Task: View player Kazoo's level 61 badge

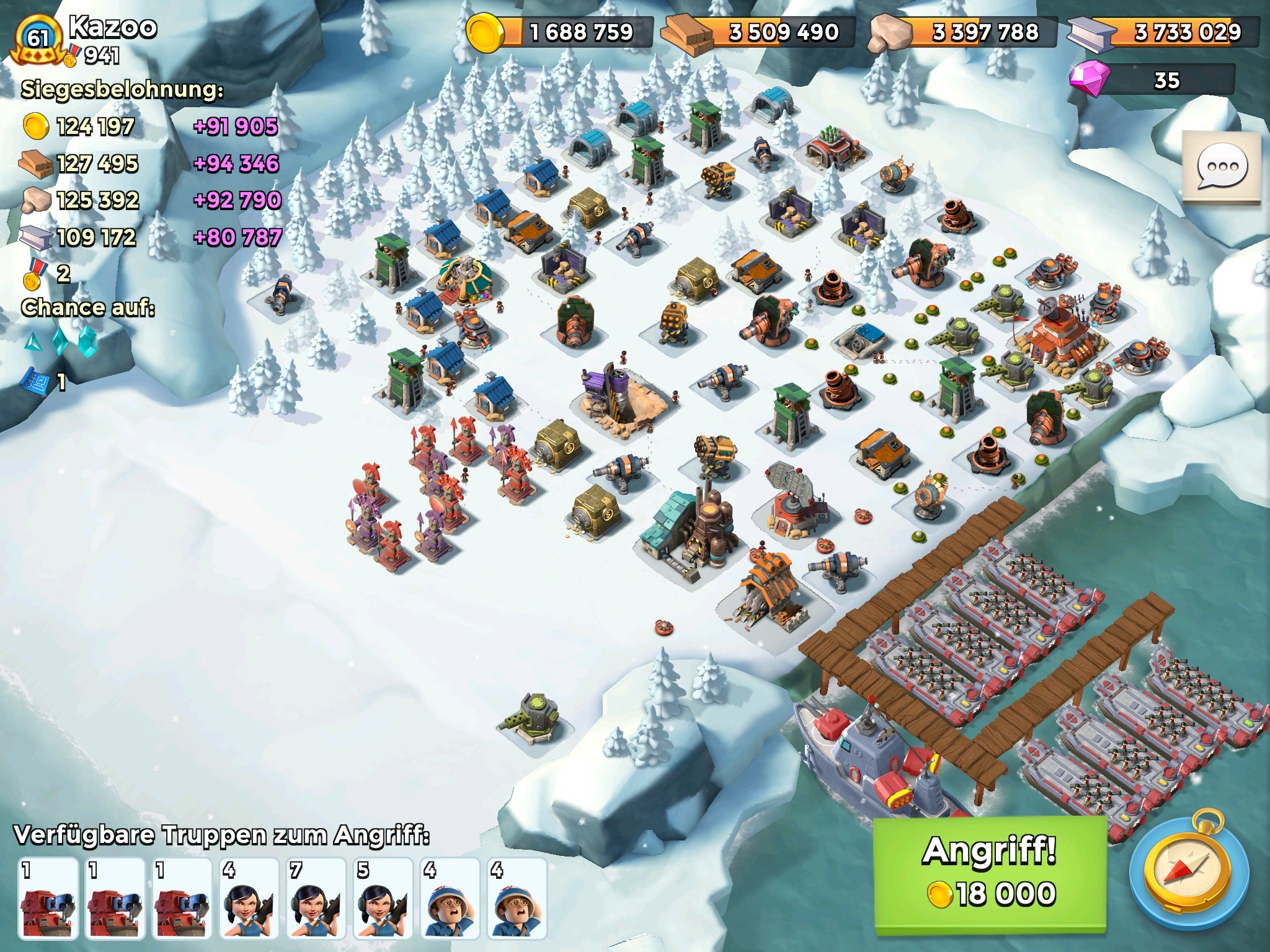Action: [x=38, y=39]
